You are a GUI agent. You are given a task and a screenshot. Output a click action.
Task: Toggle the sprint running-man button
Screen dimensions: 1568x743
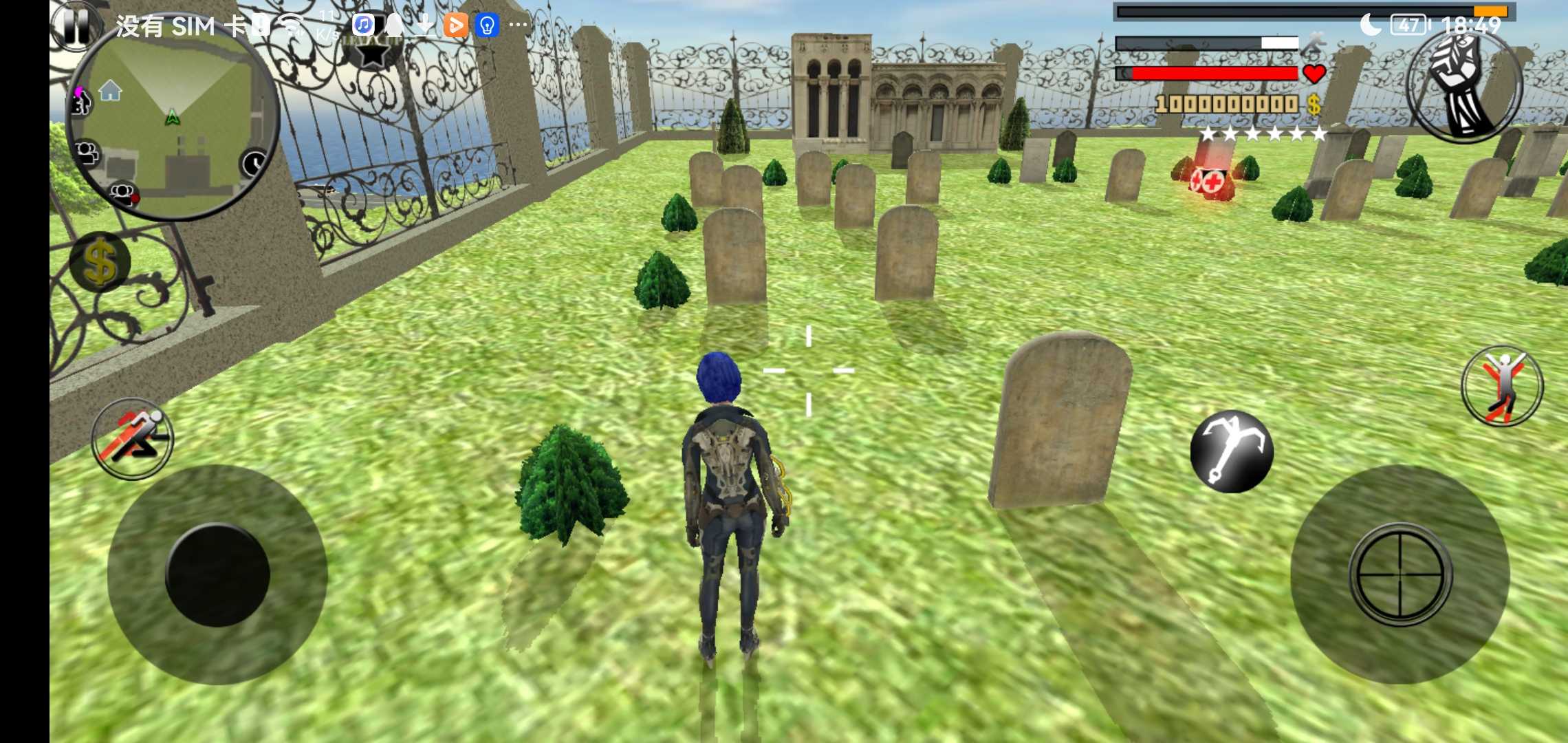tap(133, 439)
